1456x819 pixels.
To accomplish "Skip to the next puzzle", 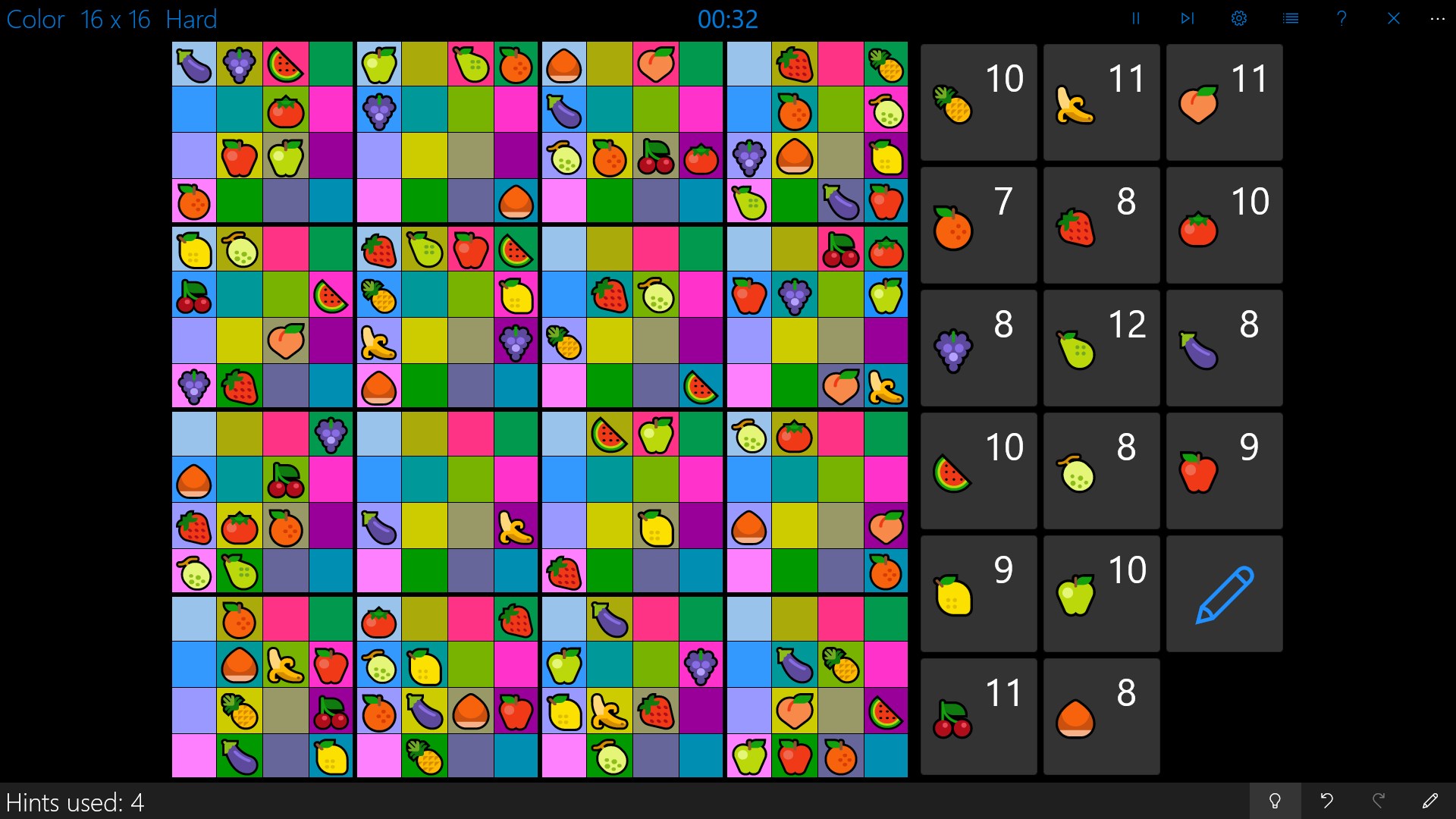I will click(x=1187, y=18).
